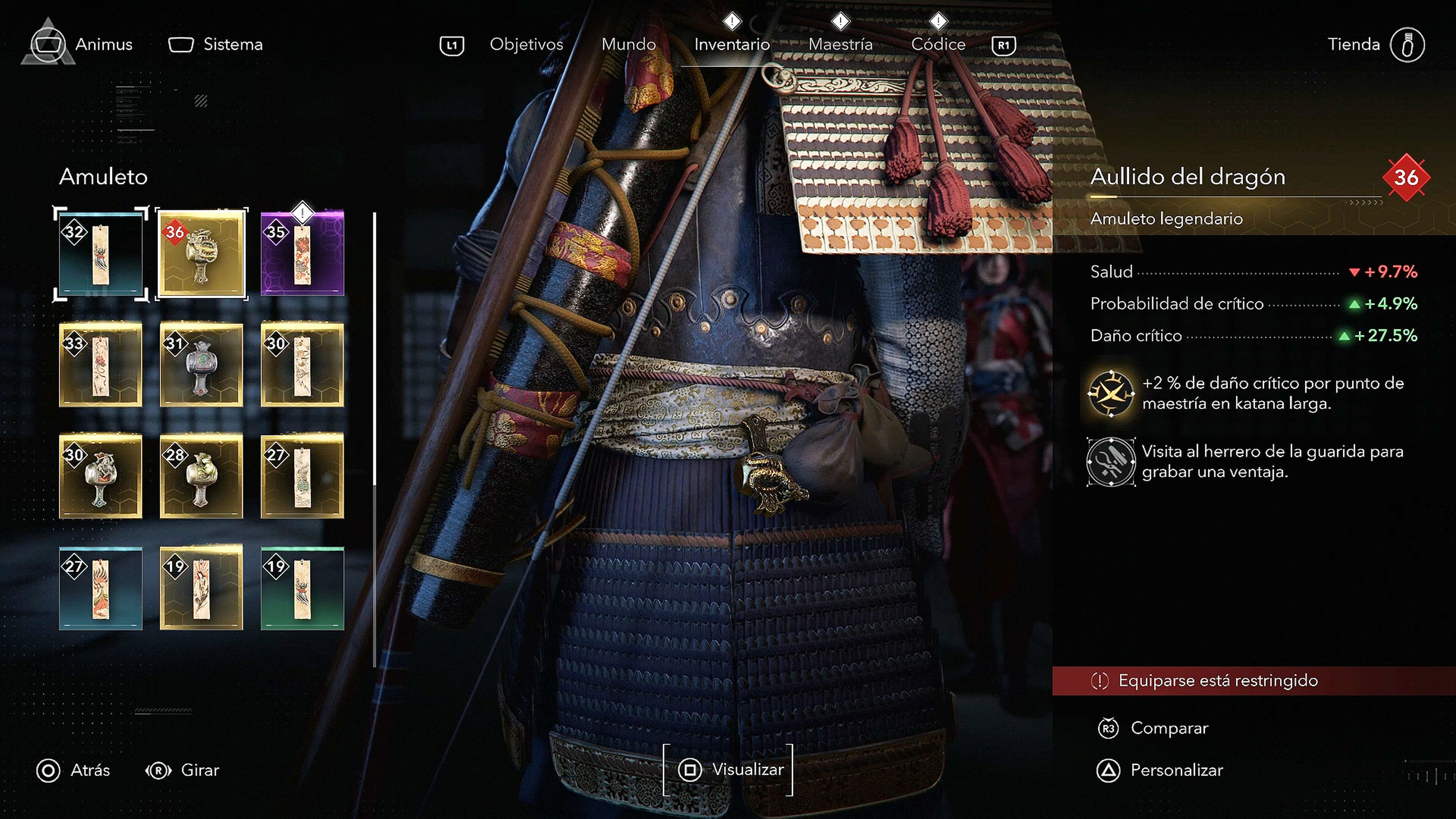Open the Códice tab

(x=938, y=44)
